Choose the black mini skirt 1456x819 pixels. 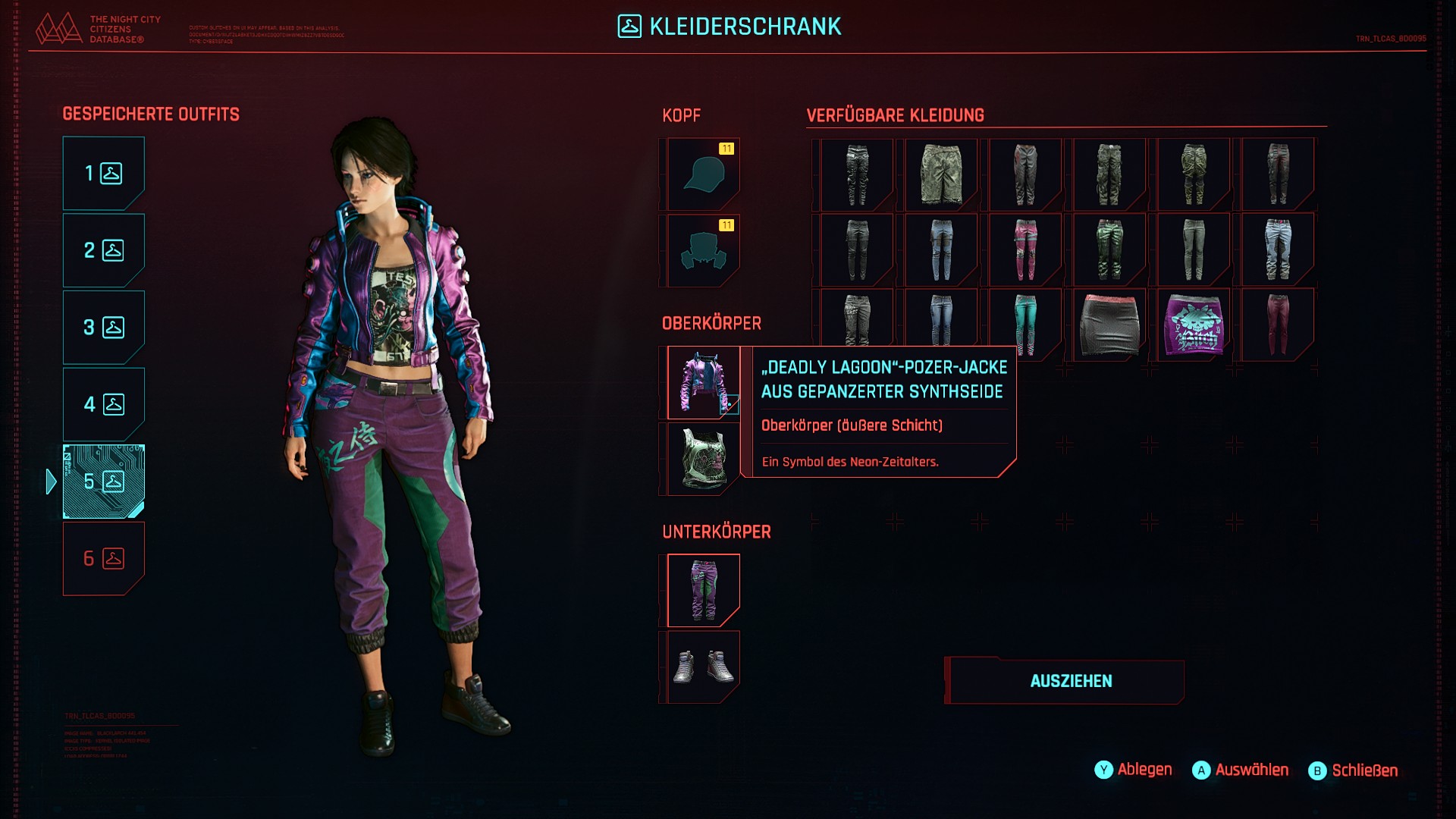(x=1109, y=325)
